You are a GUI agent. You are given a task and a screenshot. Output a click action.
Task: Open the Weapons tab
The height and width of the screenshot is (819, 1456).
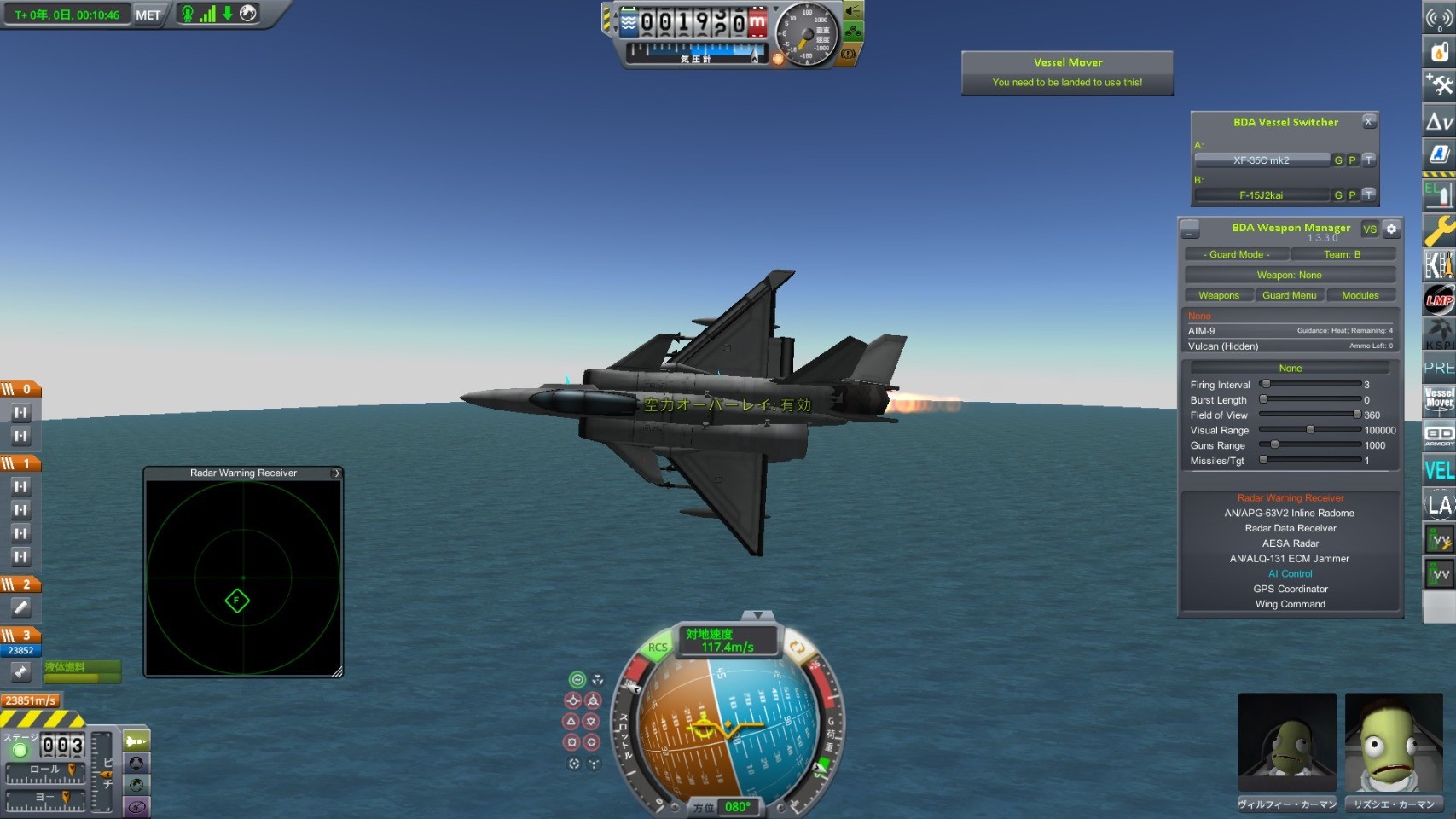pyautogui.click(x=1219, y=295)
